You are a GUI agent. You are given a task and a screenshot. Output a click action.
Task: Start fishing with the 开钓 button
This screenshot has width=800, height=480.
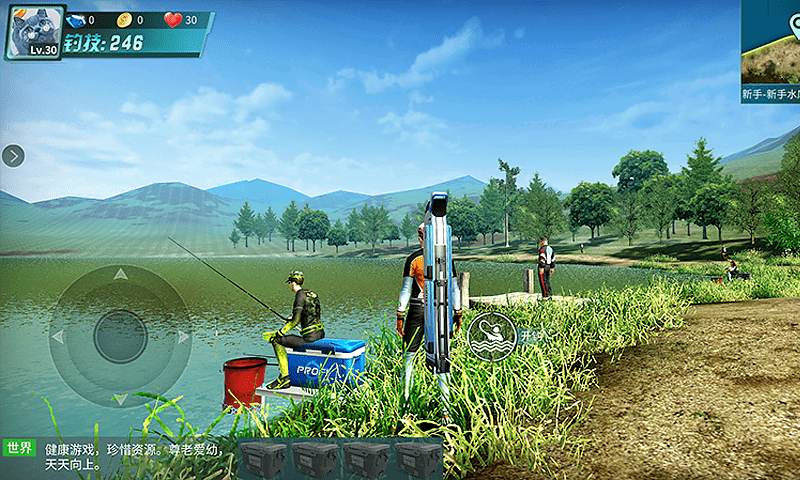coord(492,337)
